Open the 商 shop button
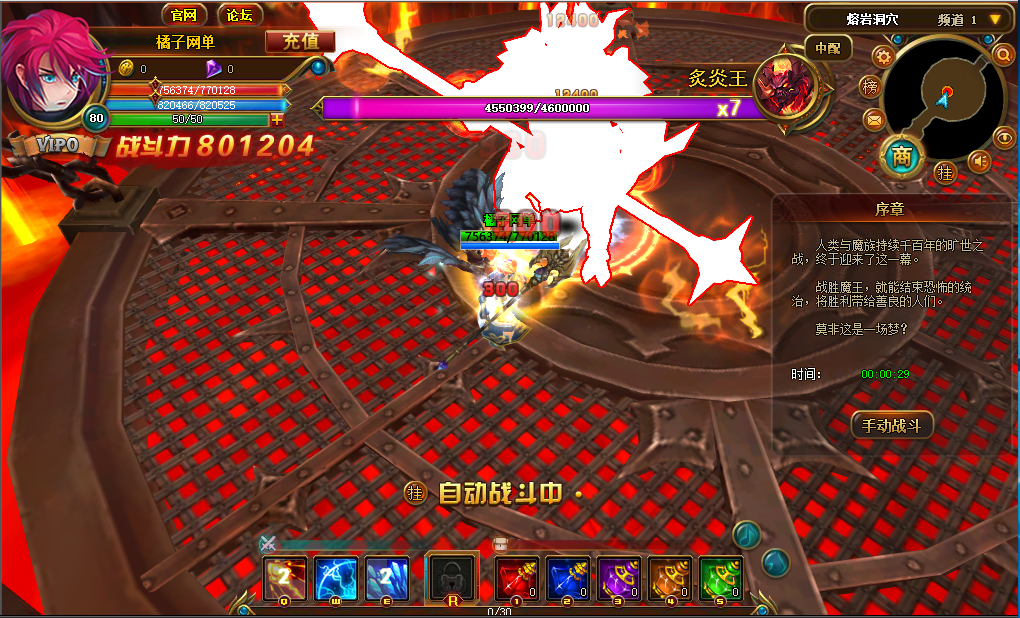 pos(902,155)
